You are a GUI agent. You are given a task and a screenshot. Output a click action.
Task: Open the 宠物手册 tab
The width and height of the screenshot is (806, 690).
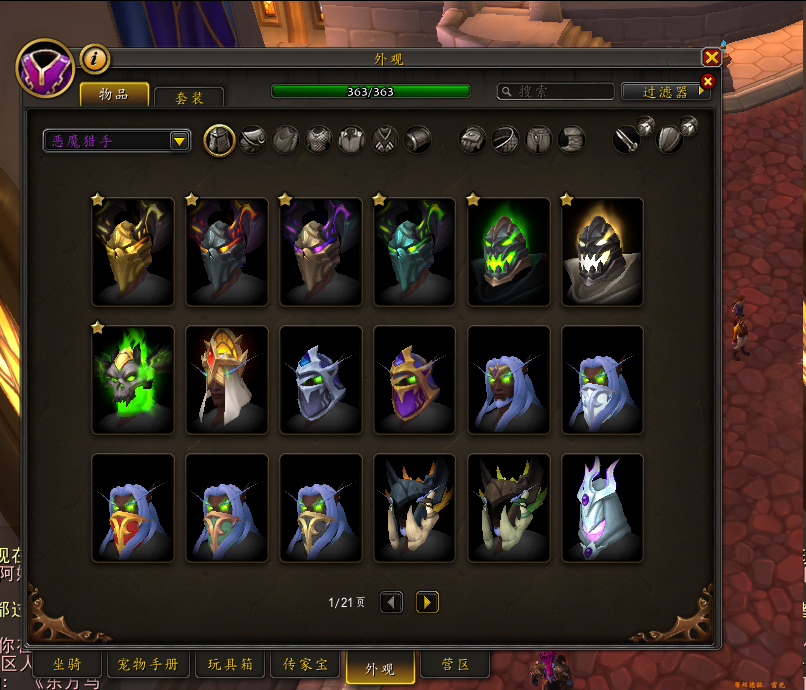pyautogui.click(x=148, y=665)
